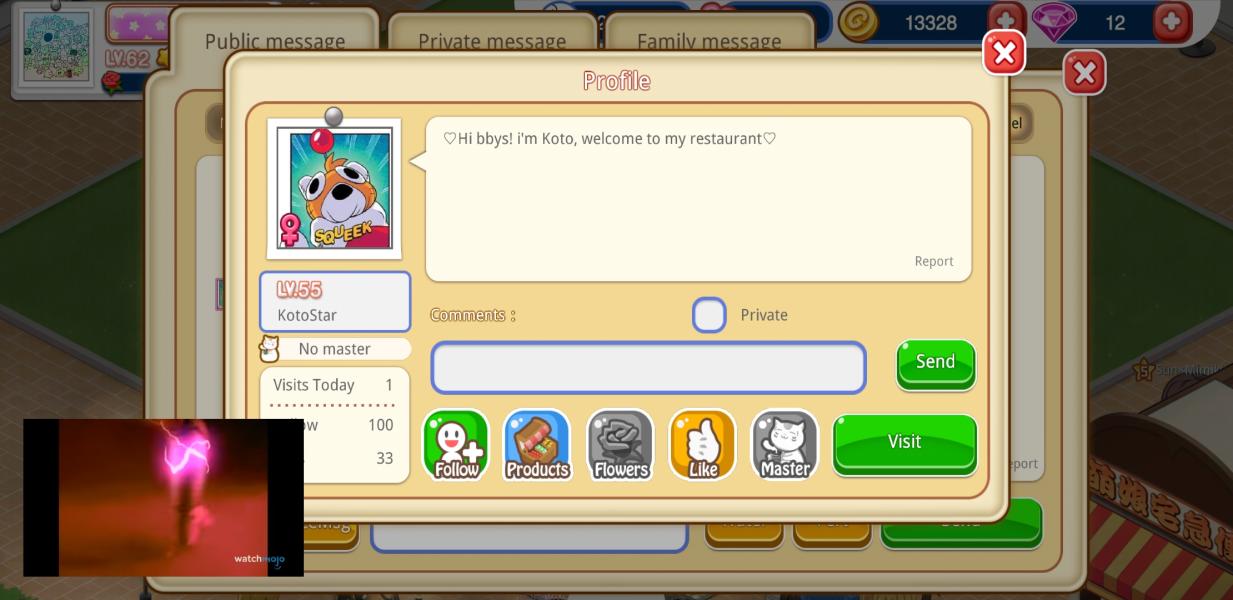1233x600 pixels.
Task: Follow this player
Action: coord(456,445)
